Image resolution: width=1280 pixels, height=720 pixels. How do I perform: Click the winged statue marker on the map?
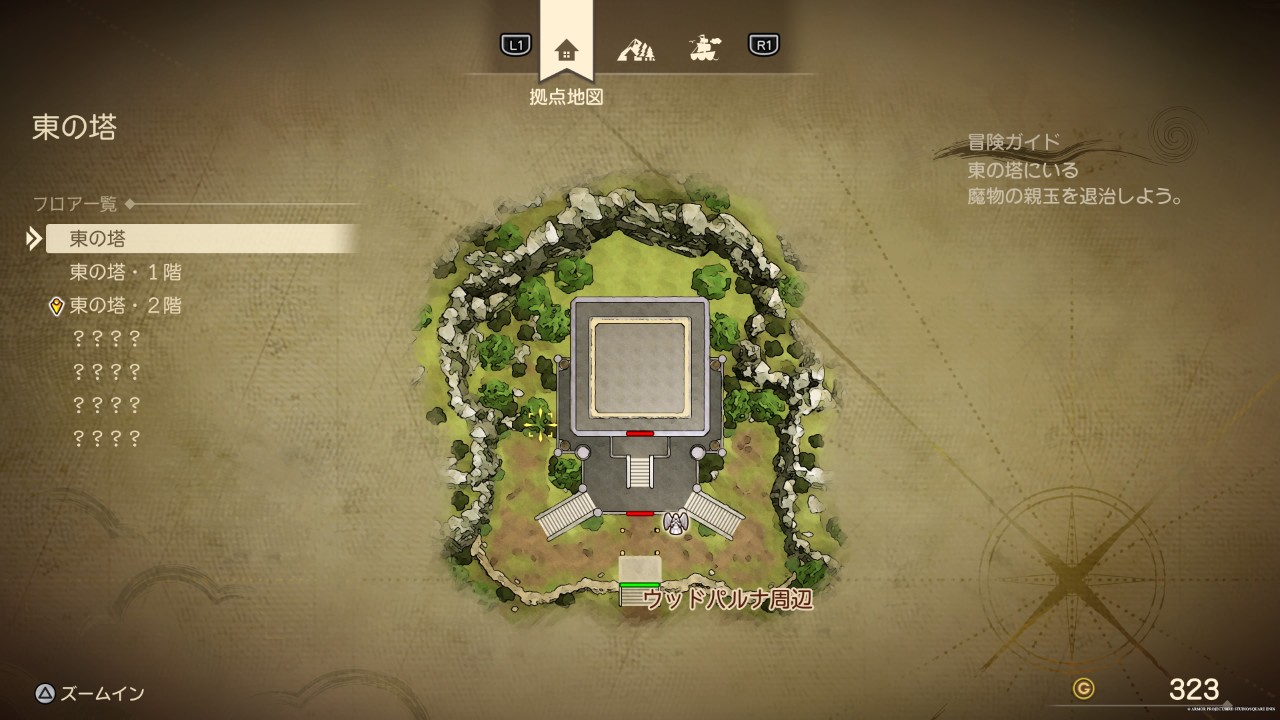click(675, 523)
